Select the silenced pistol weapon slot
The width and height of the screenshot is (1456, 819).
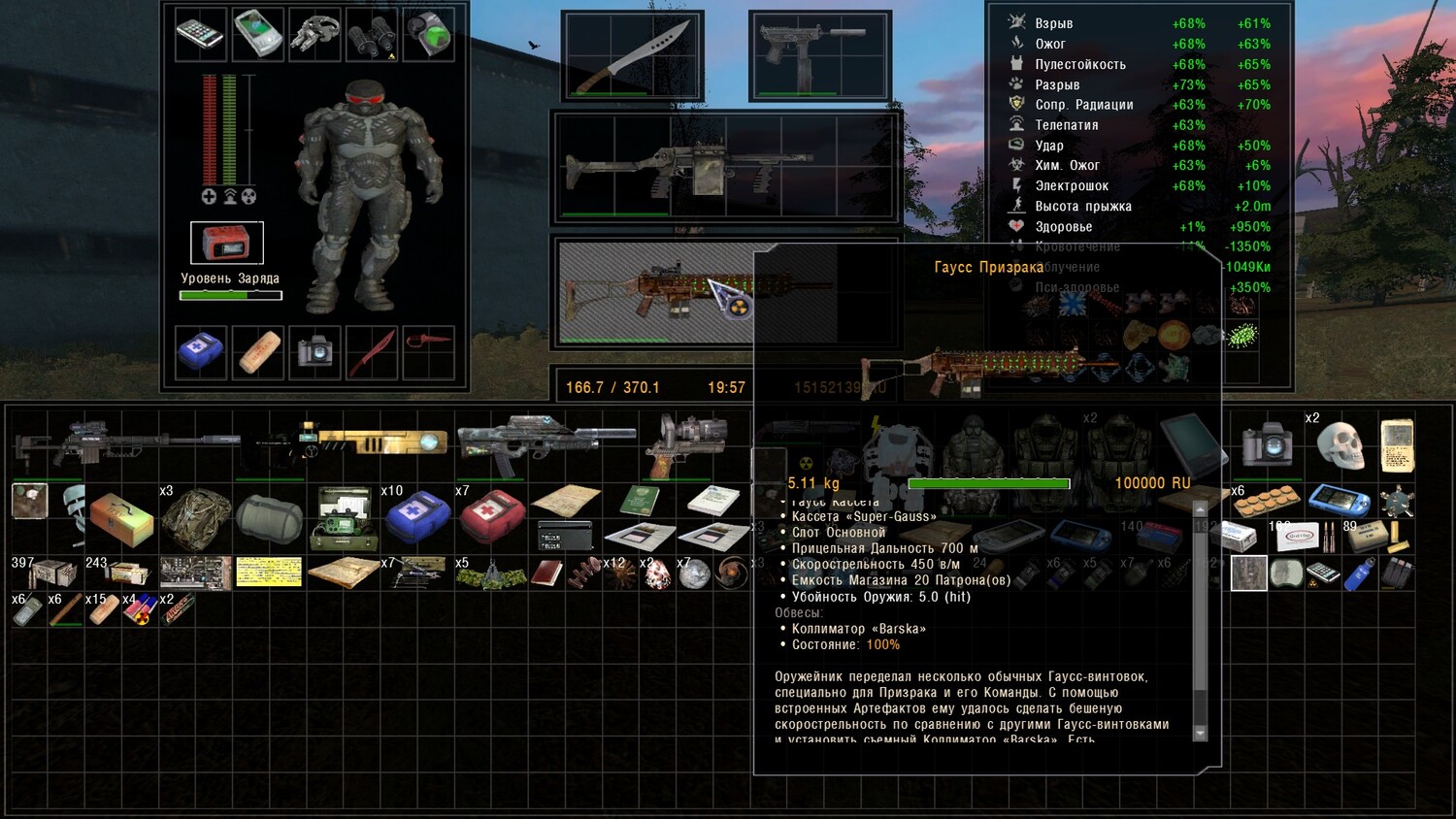(x=819, y=56)
